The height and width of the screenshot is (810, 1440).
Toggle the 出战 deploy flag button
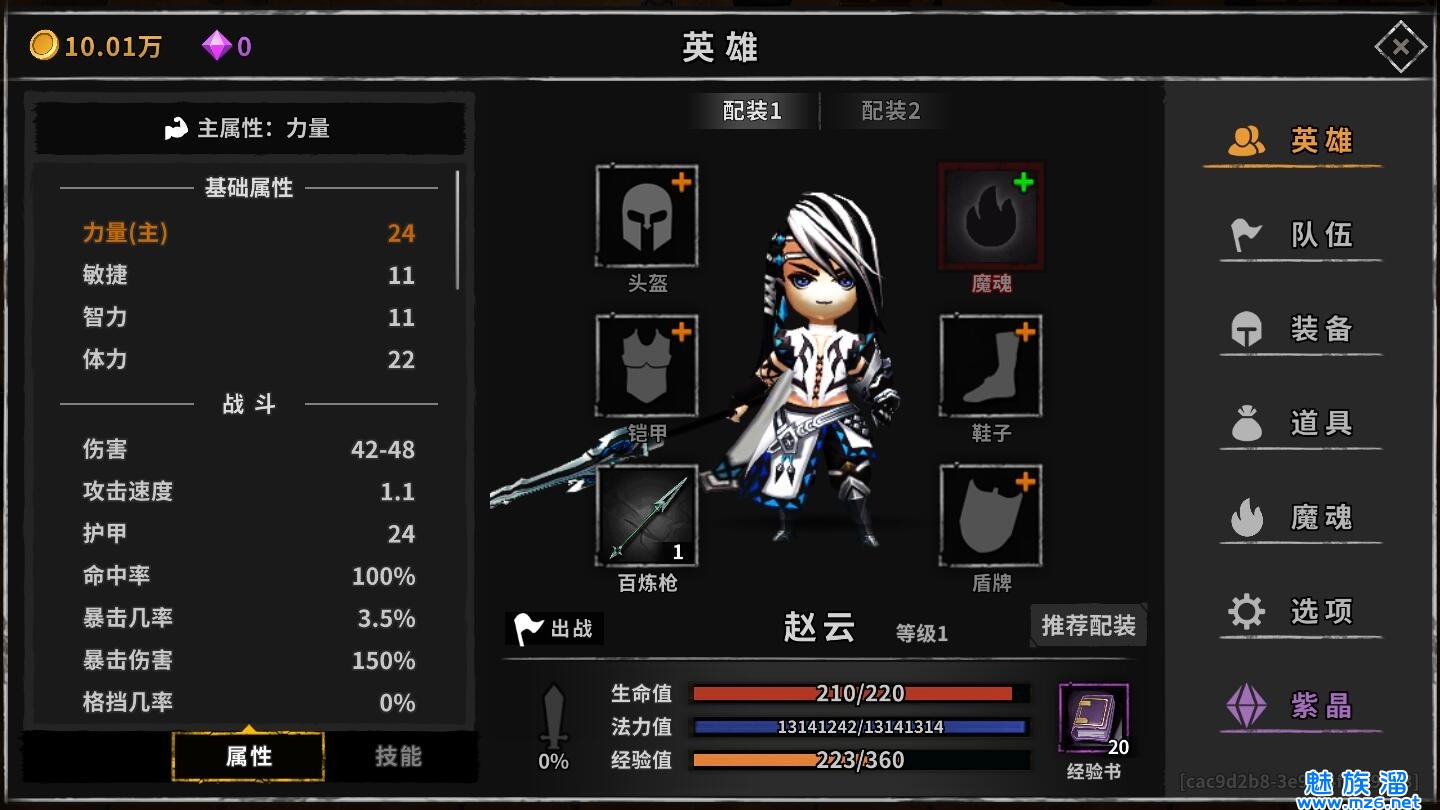(x=554, y=628)
